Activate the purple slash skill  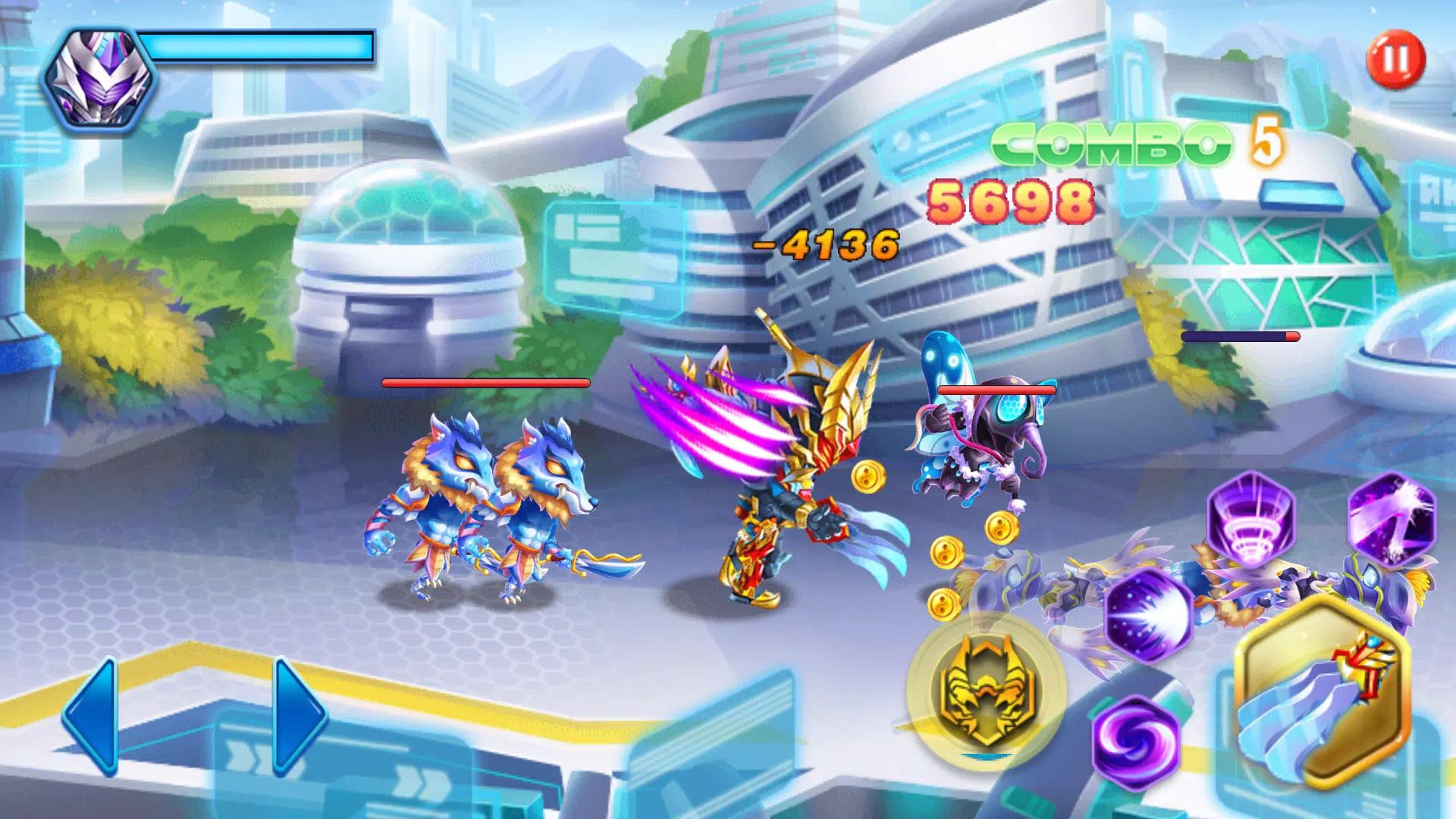click(x=1392, y=517)
